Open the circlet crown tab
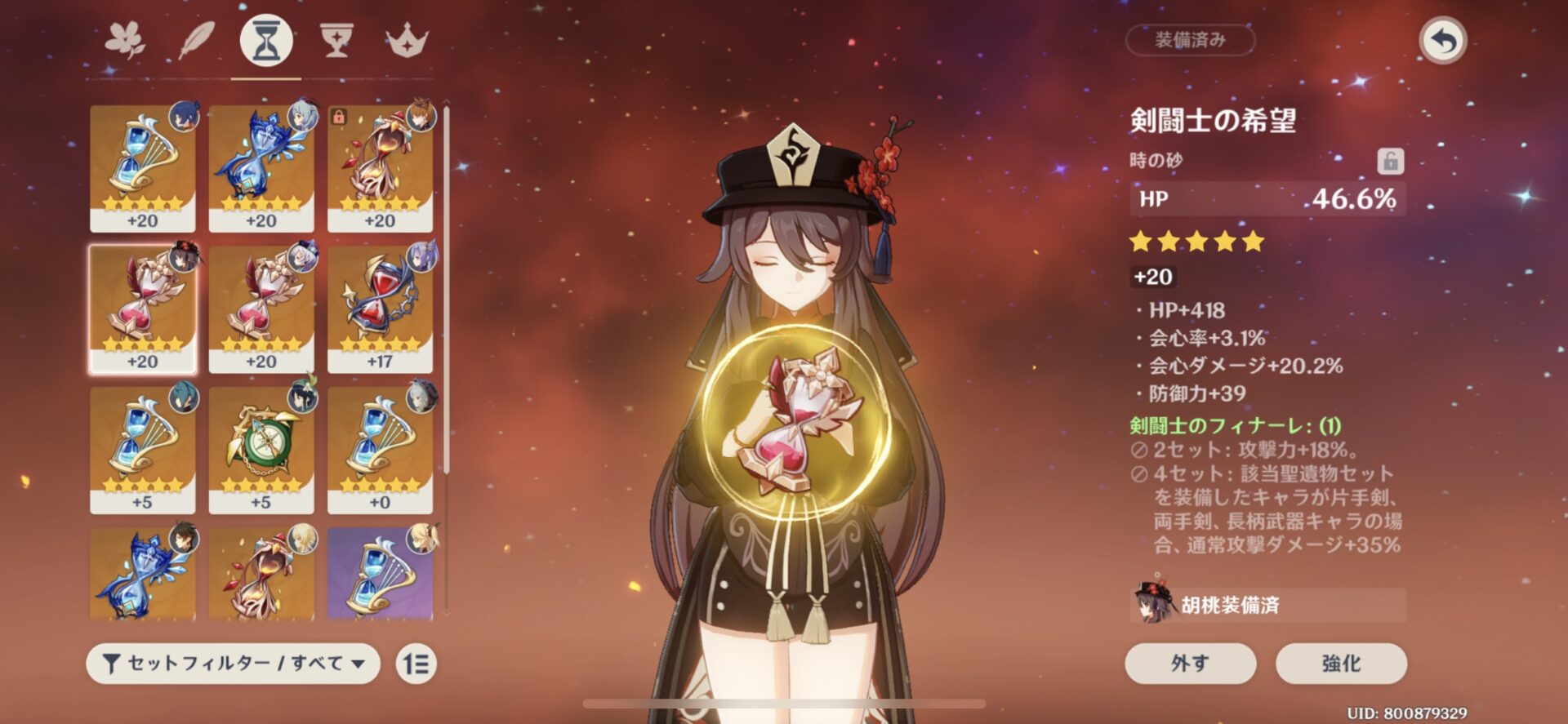Viewport: 1568px width, 724px height. [407, 40]
